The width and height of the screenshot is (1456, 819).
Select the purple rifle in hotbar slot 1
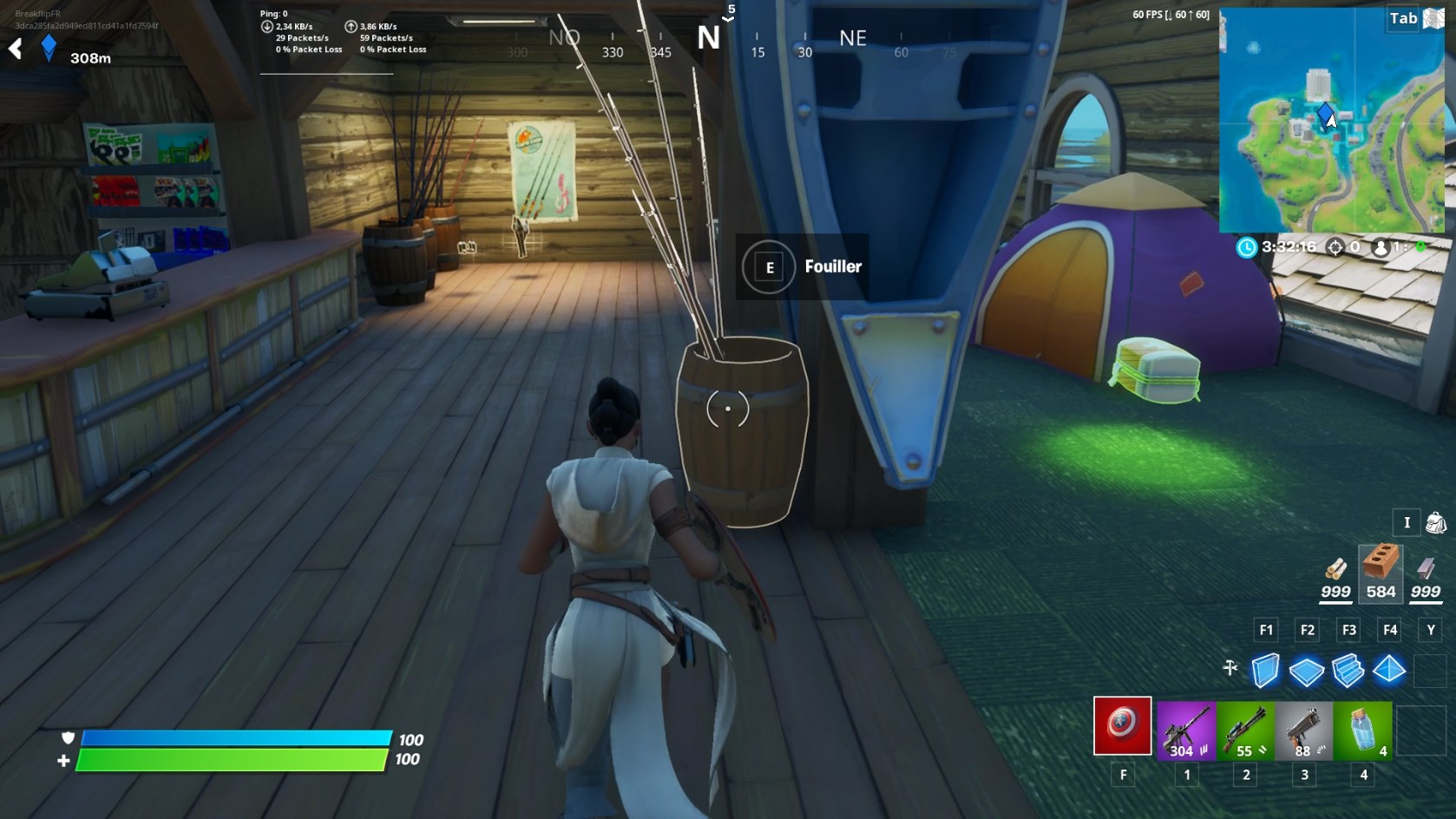click(x=1185, y=729)
